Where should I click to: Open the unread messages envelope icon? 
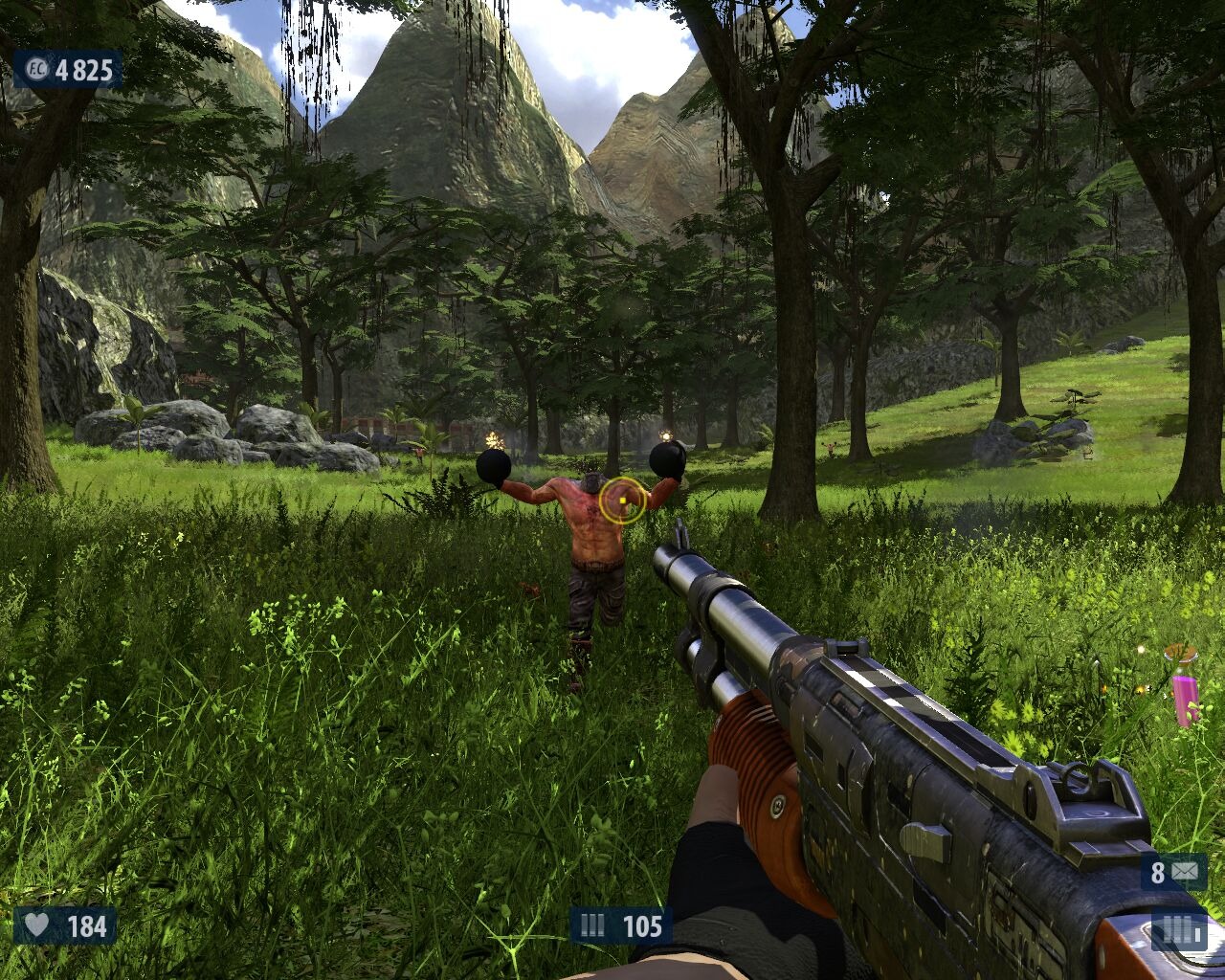[x=1185, y=872]
